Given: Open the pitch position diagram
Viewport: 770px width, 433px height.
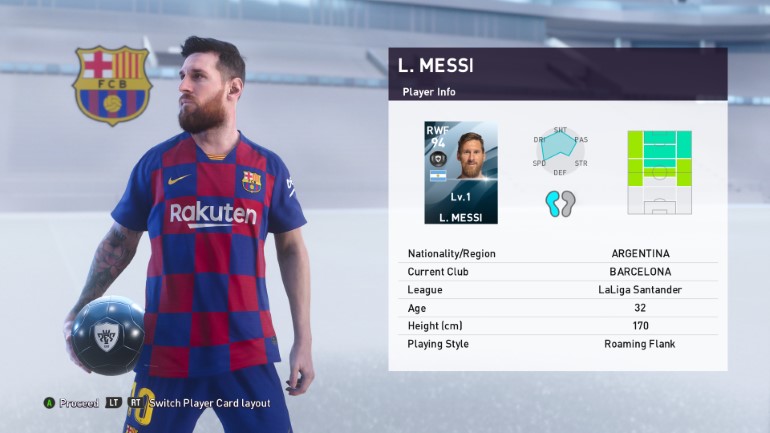Looking at the screenshot, I should (x=659, y=172).
